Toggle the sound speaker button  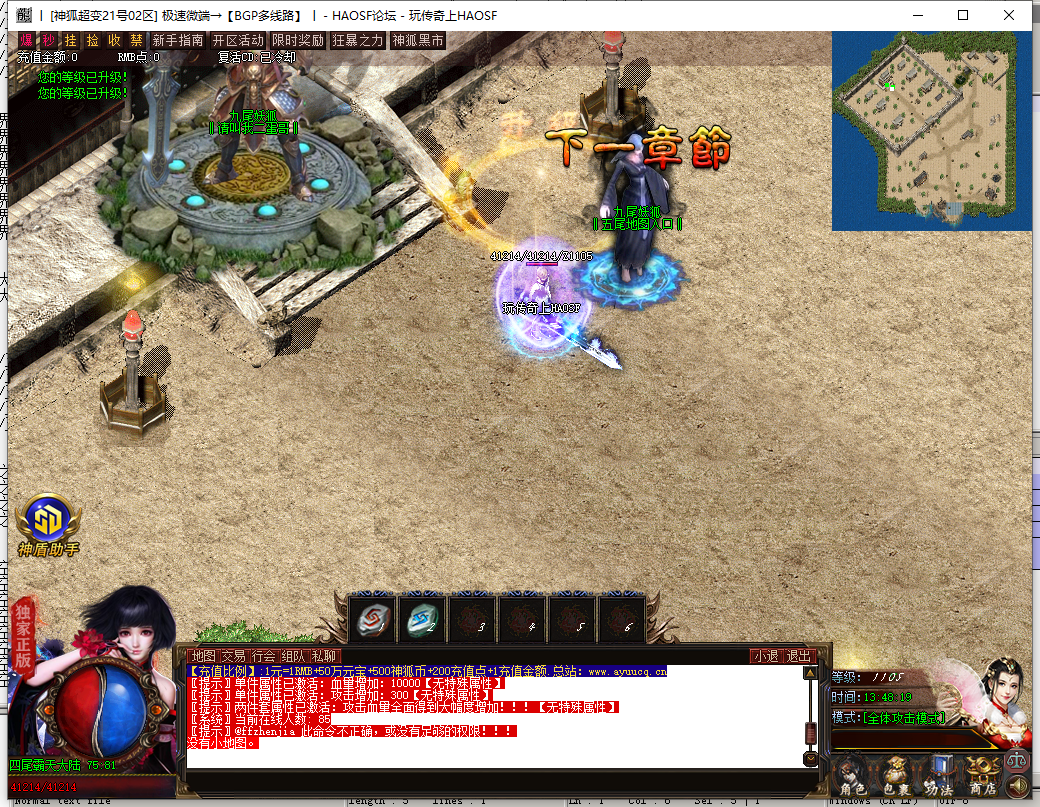pyautogui.click(x=1018, y=786)
